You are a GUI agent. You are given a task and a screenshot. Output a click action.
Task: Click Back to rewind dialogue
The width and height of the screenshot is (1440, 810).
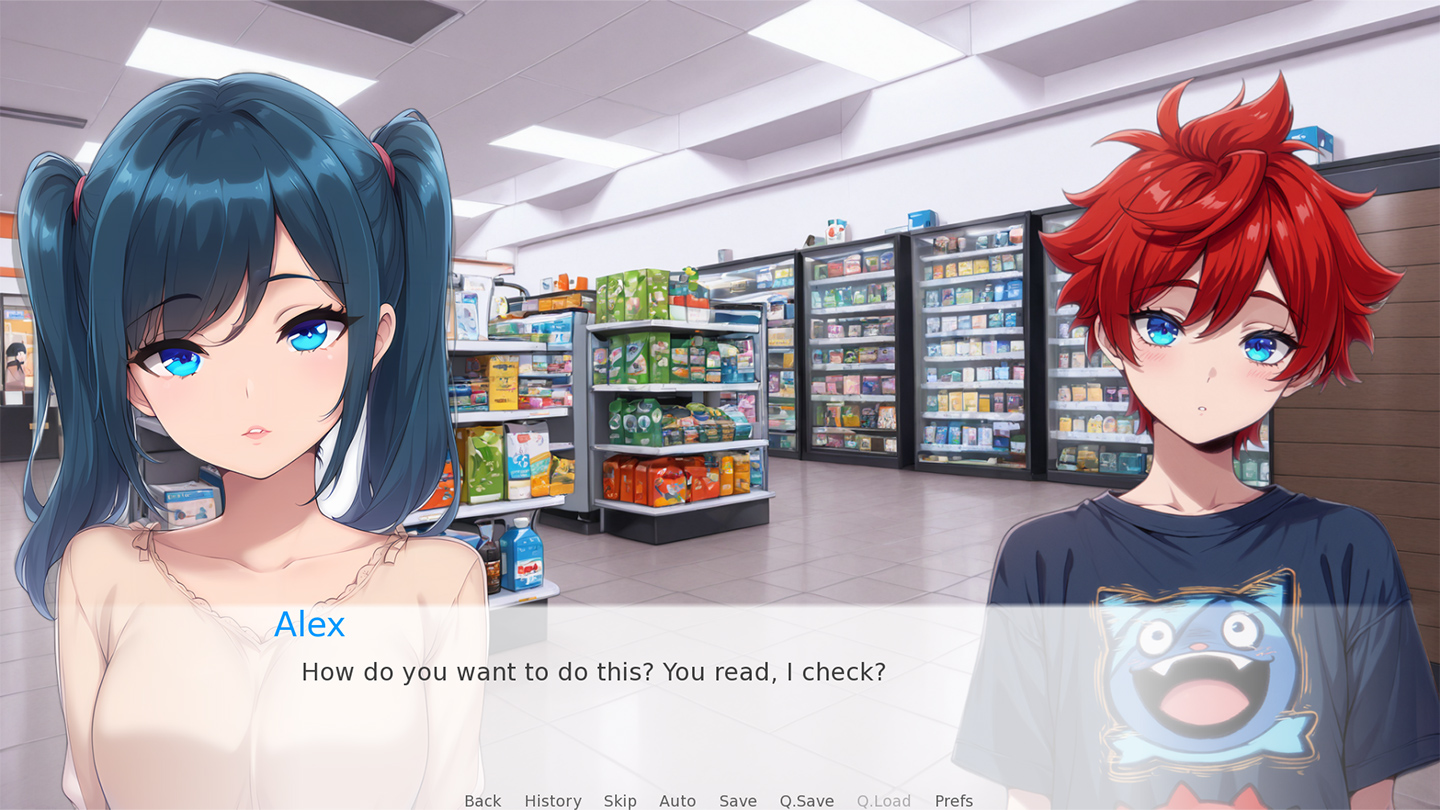(482, 800)
